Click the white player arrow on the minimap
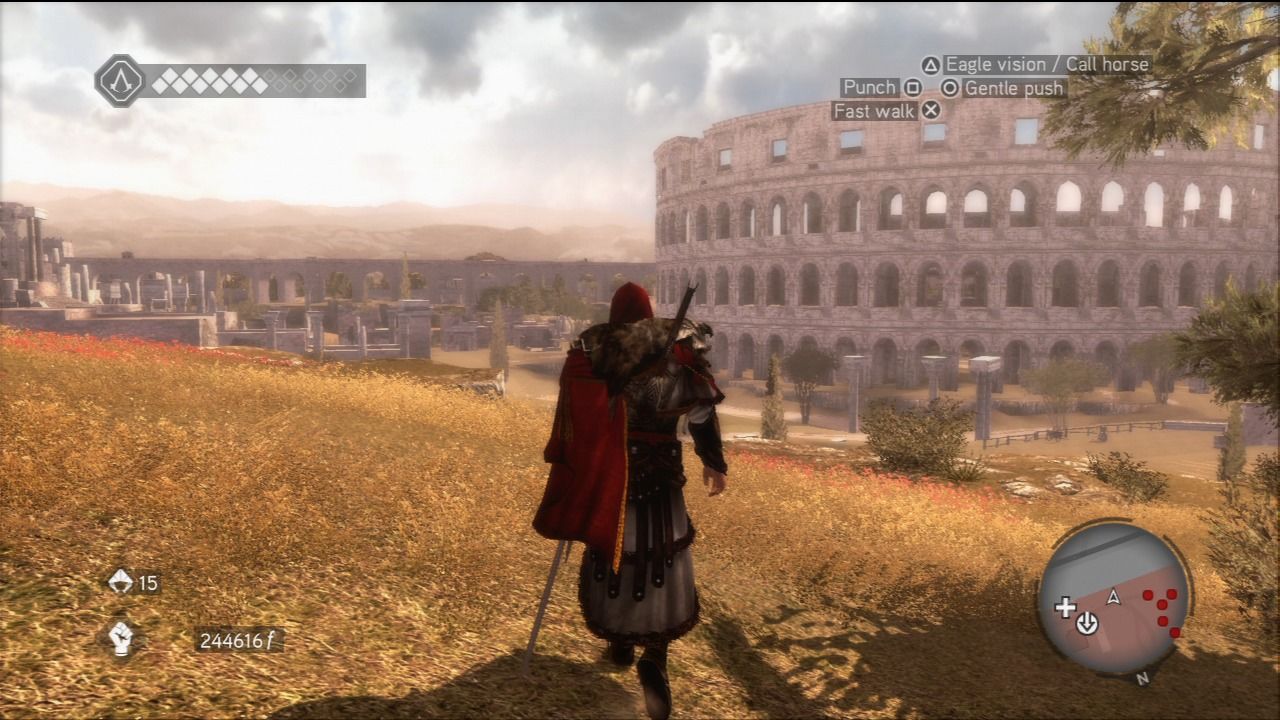This screenshot has height=720, width=1280. pos(1113,597)
